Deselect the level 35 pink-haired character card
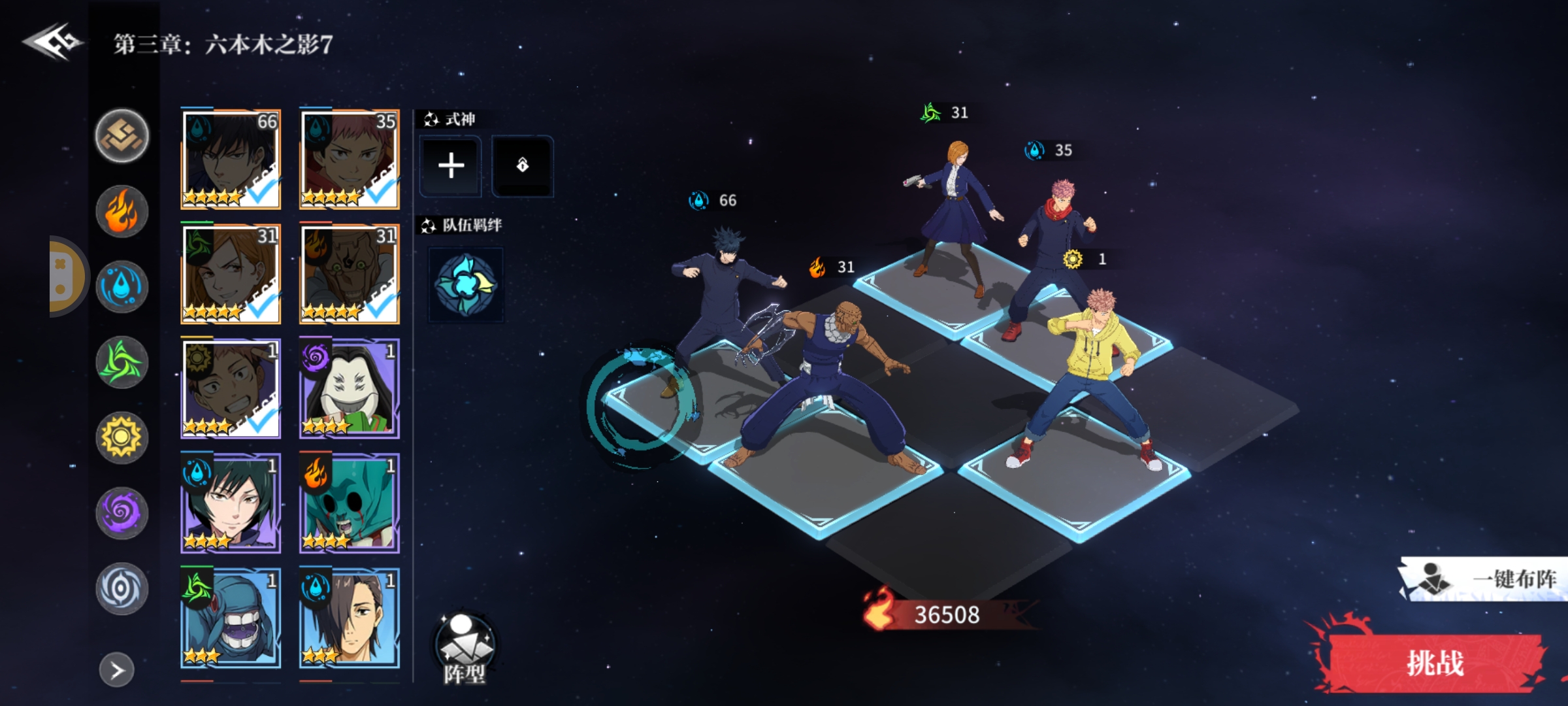The image size is (1568, 706). point(350,159)
